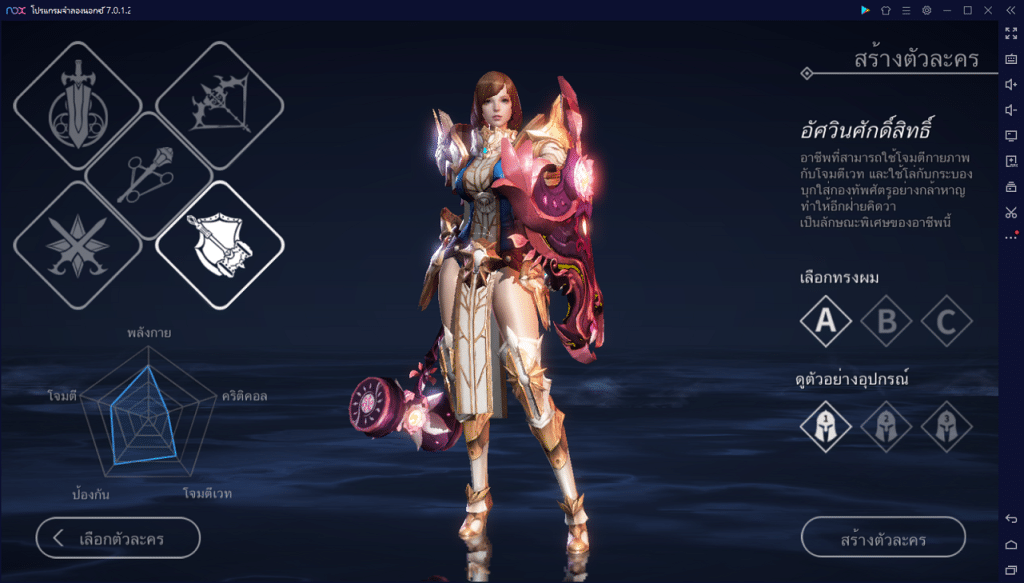Viewport: 1024px width, 583px height.
Task: Pick the mace class in the center diamond
Action: pyautogui.click(x=148, y=176)
